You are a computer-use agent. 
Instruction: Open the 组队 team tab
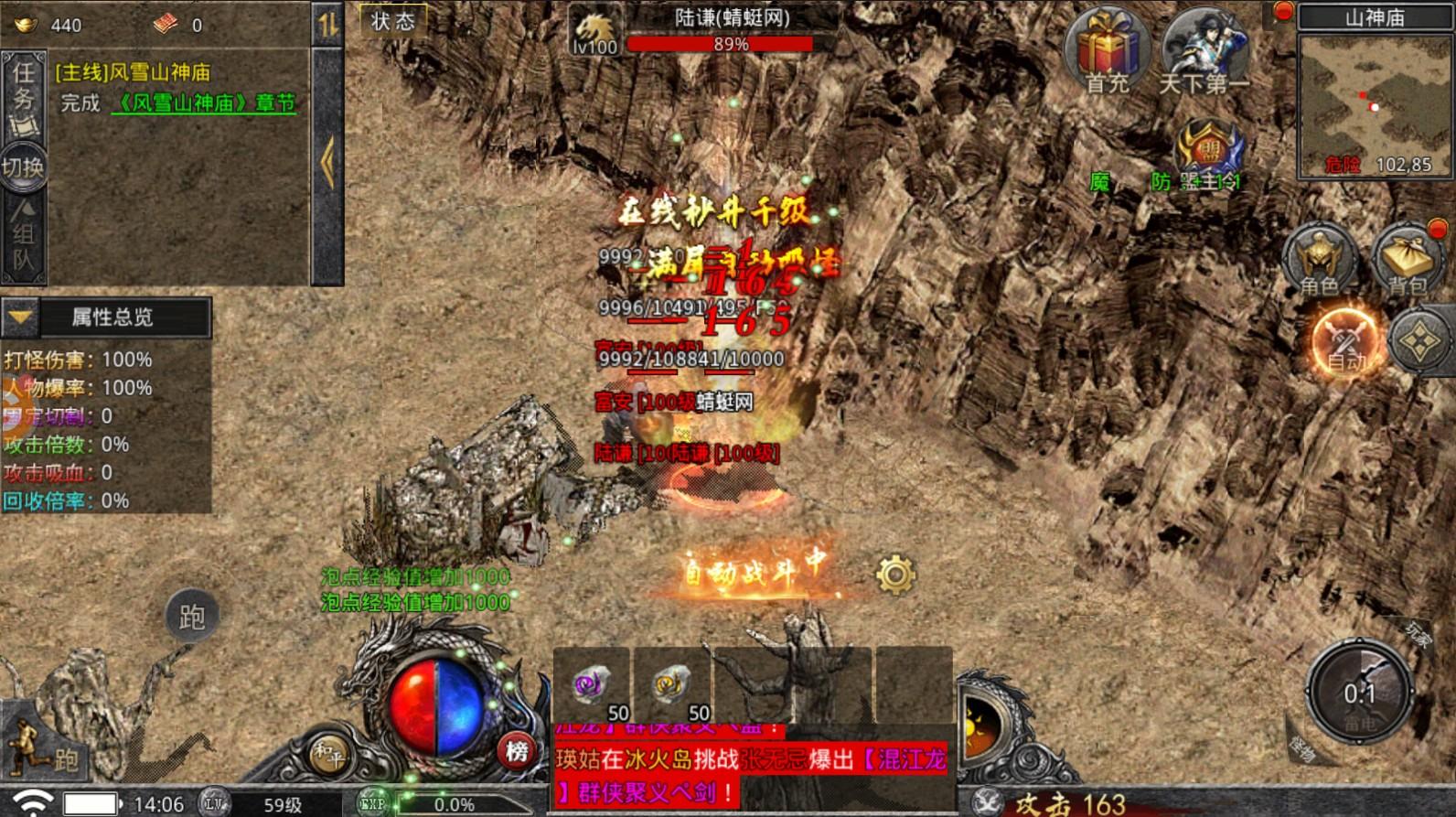pos(23,238)
